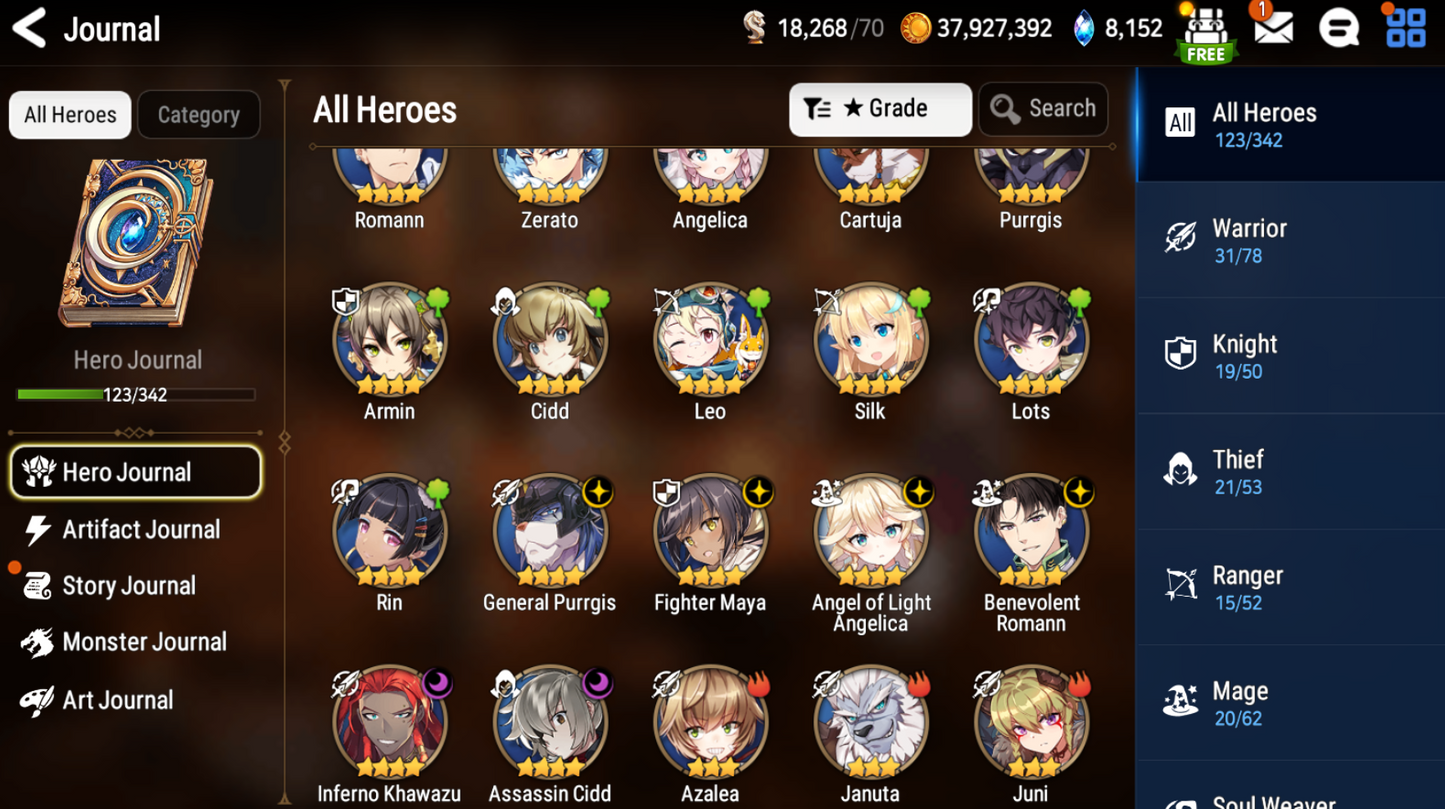This screenshot has width=1445, height=809.
Task: Open the blue grid main menu
Action: coord(1405,28)
